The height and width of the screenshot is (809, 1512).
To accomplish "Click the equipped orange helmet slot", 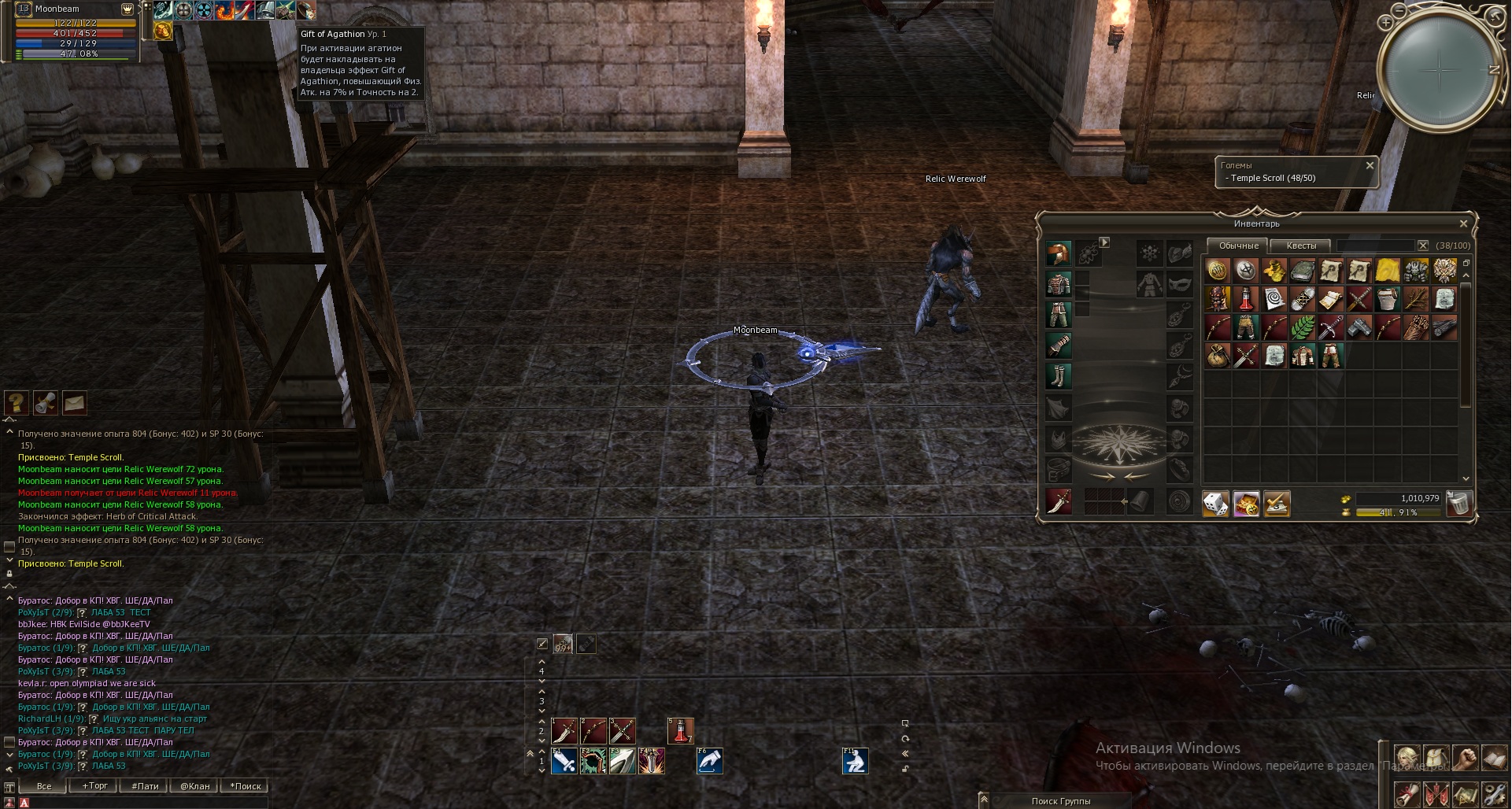I will pyautogui.click(x=1059, y=253).
